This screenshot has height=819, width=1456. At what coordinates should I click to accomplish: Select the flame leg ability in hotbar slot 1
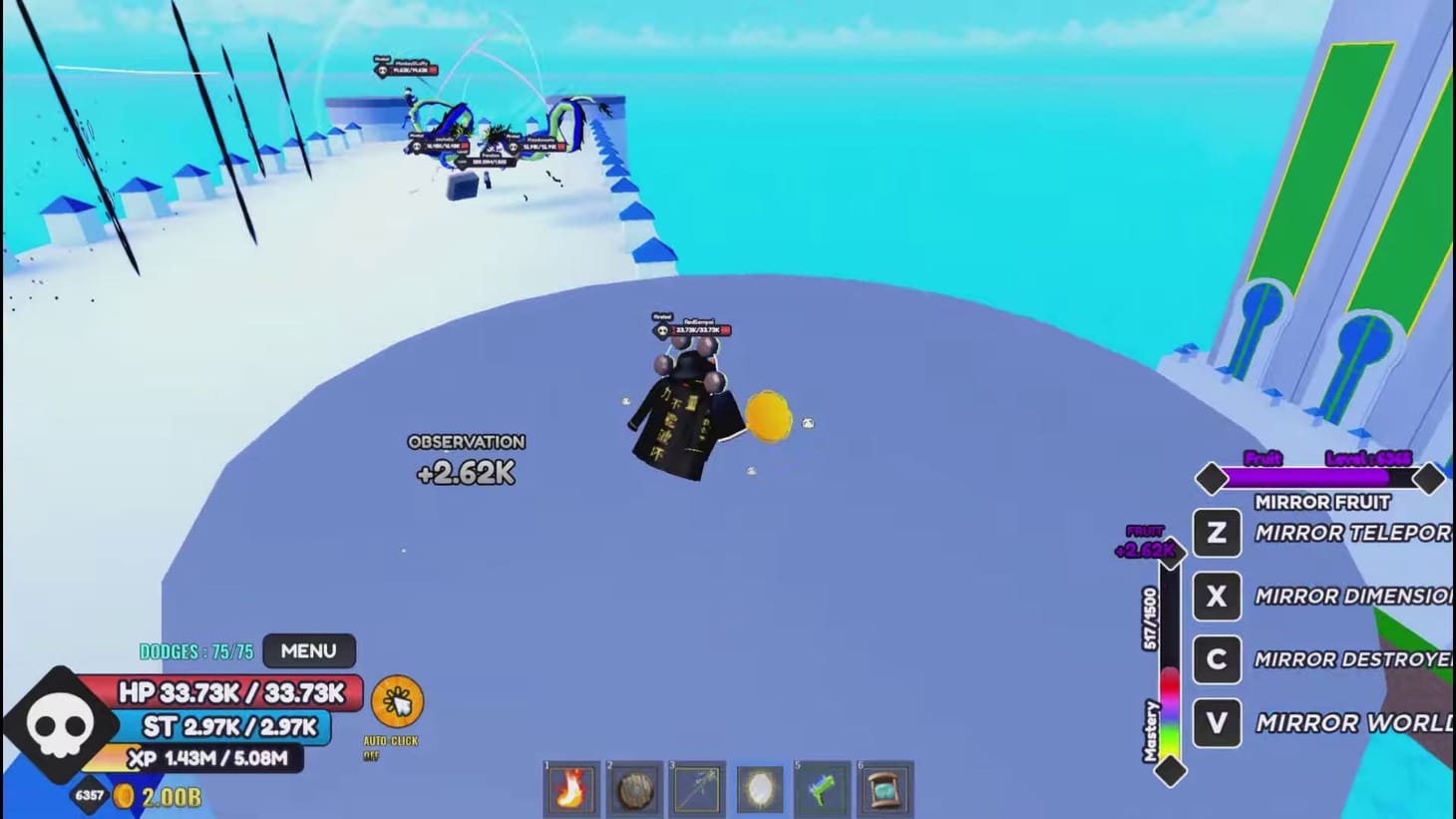[571, 789]
